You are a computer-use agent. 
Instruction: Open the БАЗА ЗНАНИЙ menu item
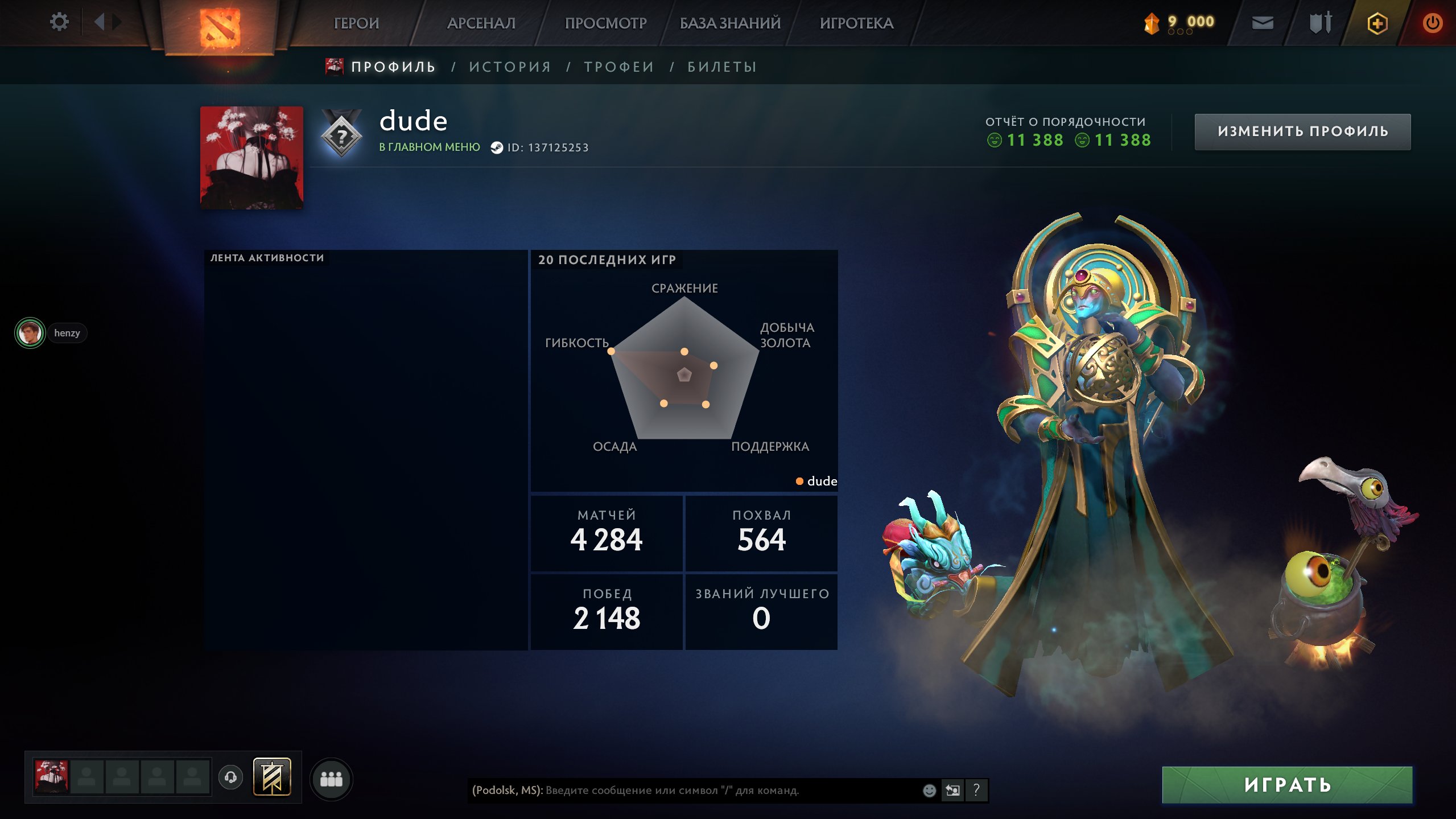pos(729,23)
